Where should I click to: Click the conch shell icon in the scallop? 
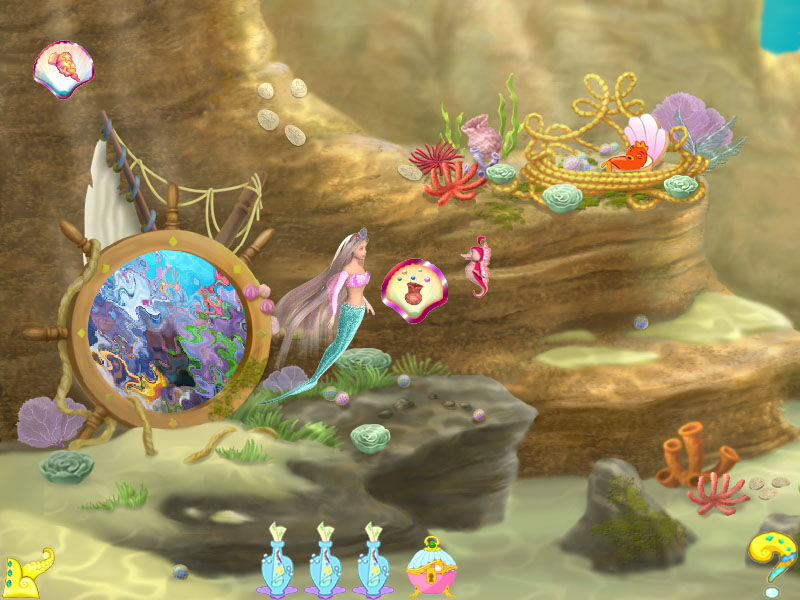click(x=62, y=70)
